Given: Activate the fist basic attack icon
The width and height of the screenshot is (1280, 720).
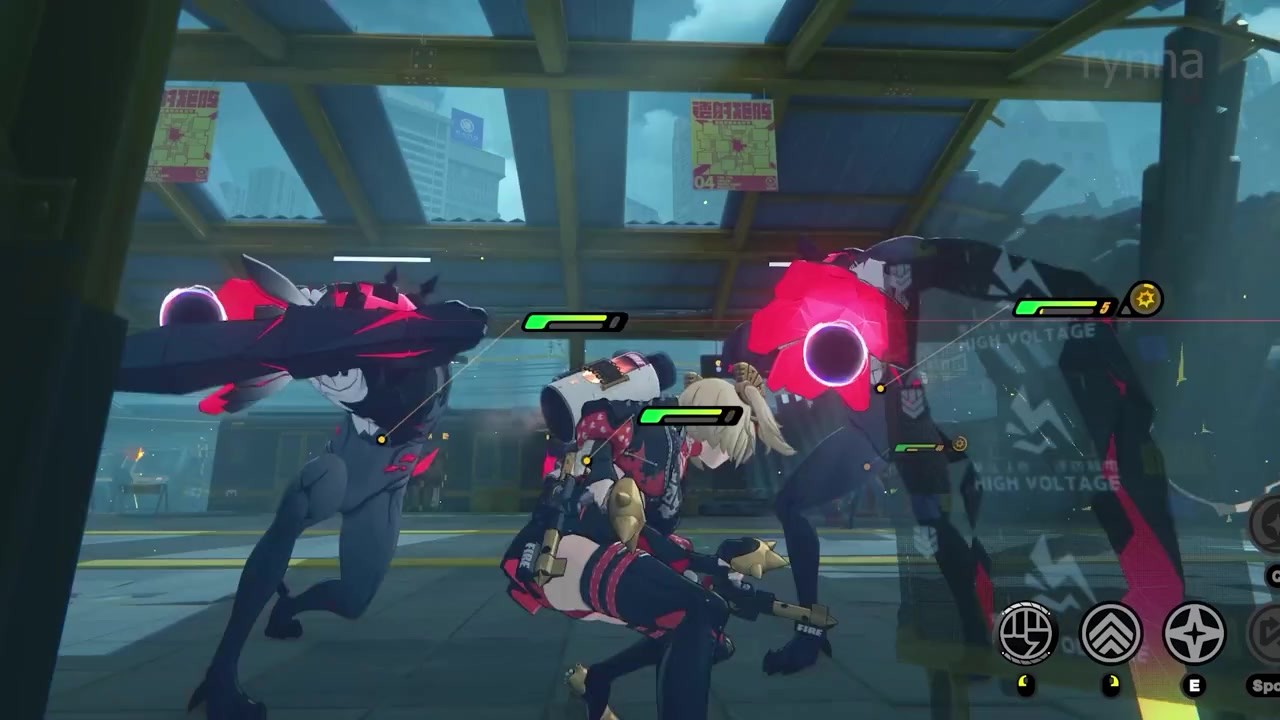Looking at the screenshot, I should (1027, 633).
